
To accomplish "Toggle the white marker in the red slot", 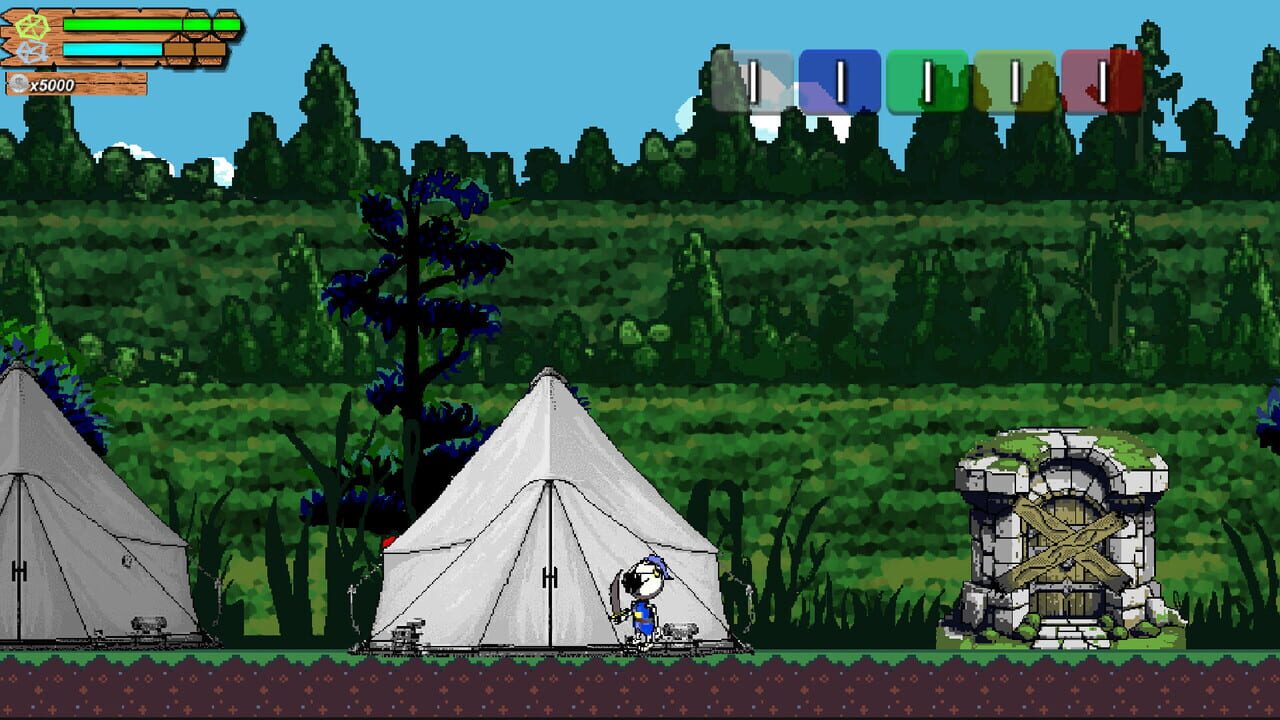I will coord(1100,80).
